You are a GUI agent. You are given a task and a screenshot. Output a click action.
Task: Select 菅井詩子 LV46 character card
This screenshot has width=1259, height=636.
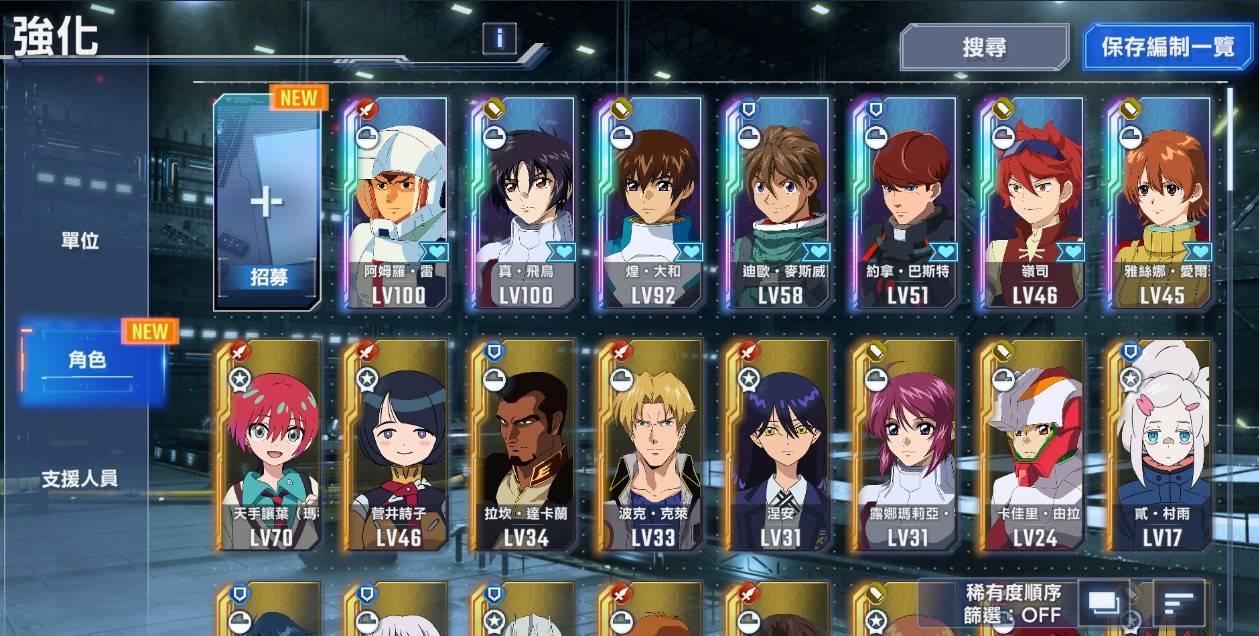[398, 446]
